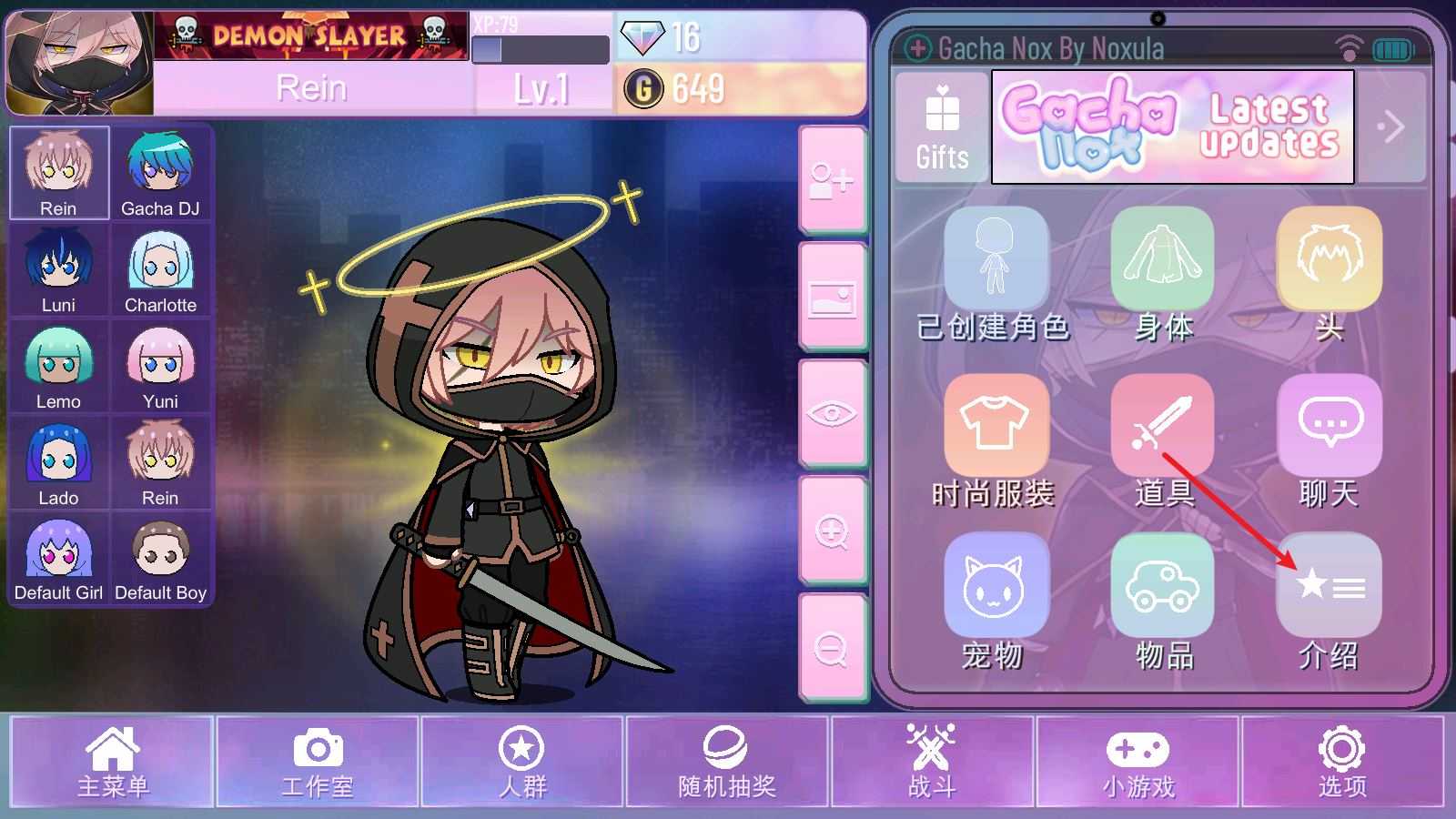1456x819 pixels.
Task: Toggle the eye icon to hide the interface
Action: (833, 416)
